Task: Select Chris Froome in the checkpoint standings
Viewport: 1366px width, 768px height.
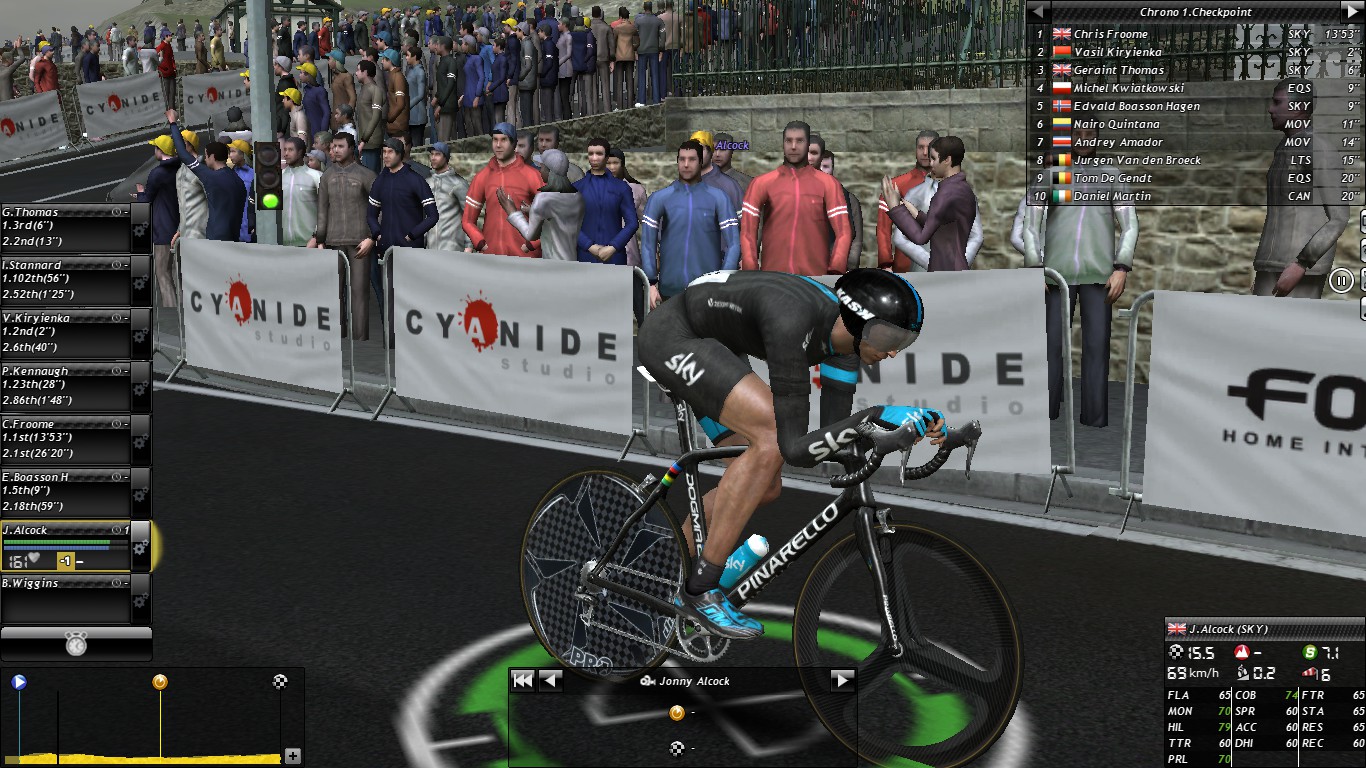Action: click(1110, 34)
